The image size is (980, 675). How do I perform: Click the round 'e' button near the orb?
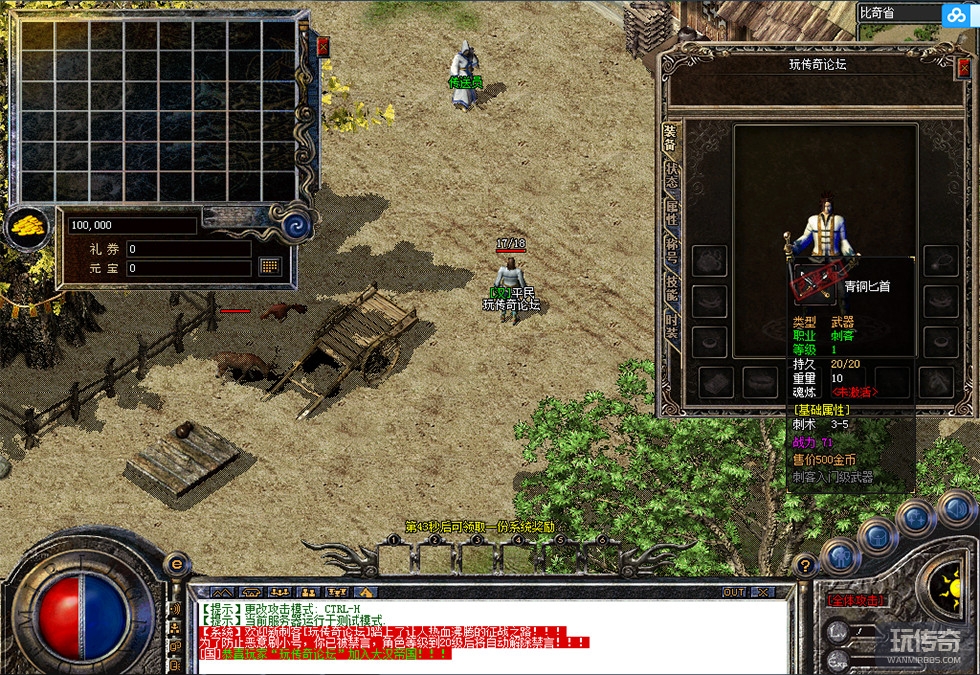(176, 566)
